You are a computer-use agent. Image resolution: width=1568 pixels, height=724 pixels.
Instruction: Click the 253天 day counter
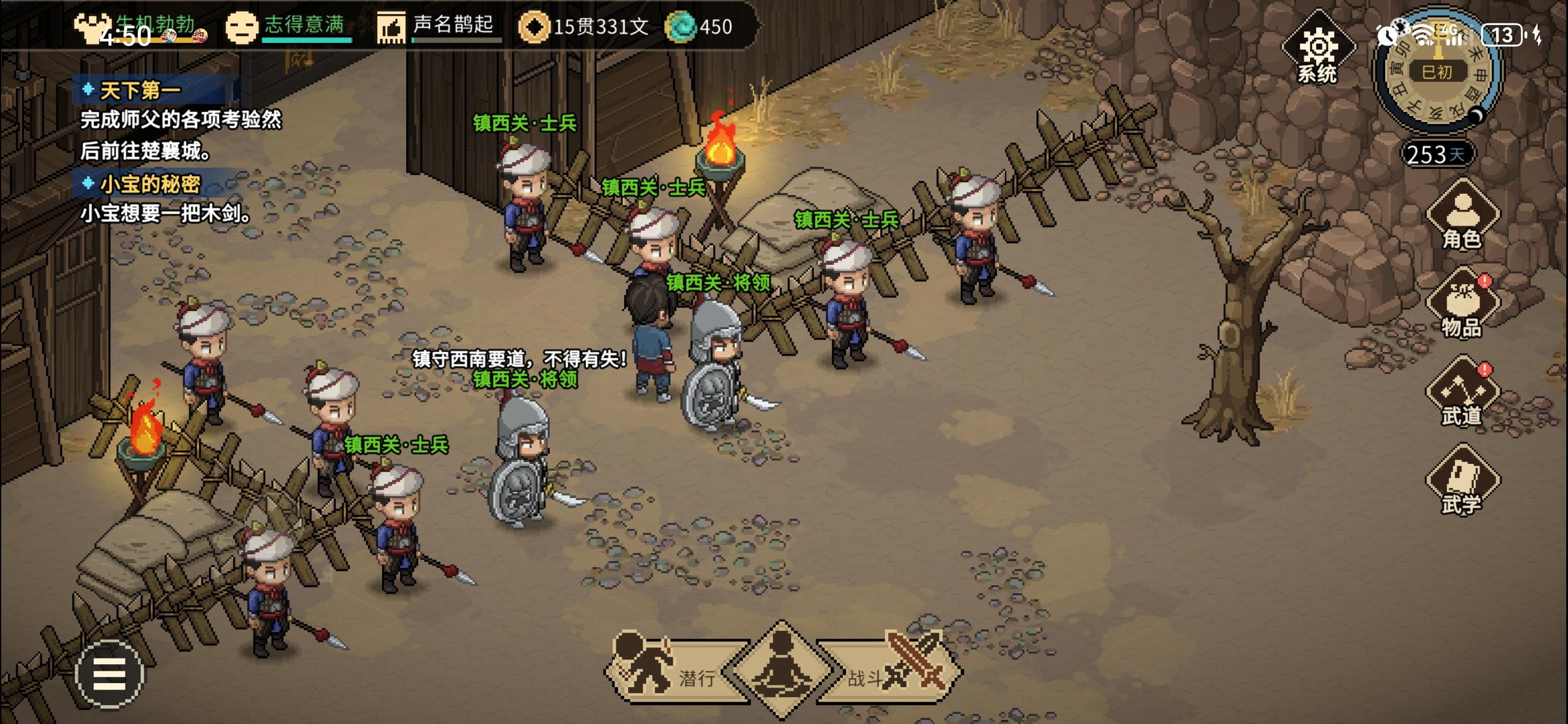[1436, 155]
